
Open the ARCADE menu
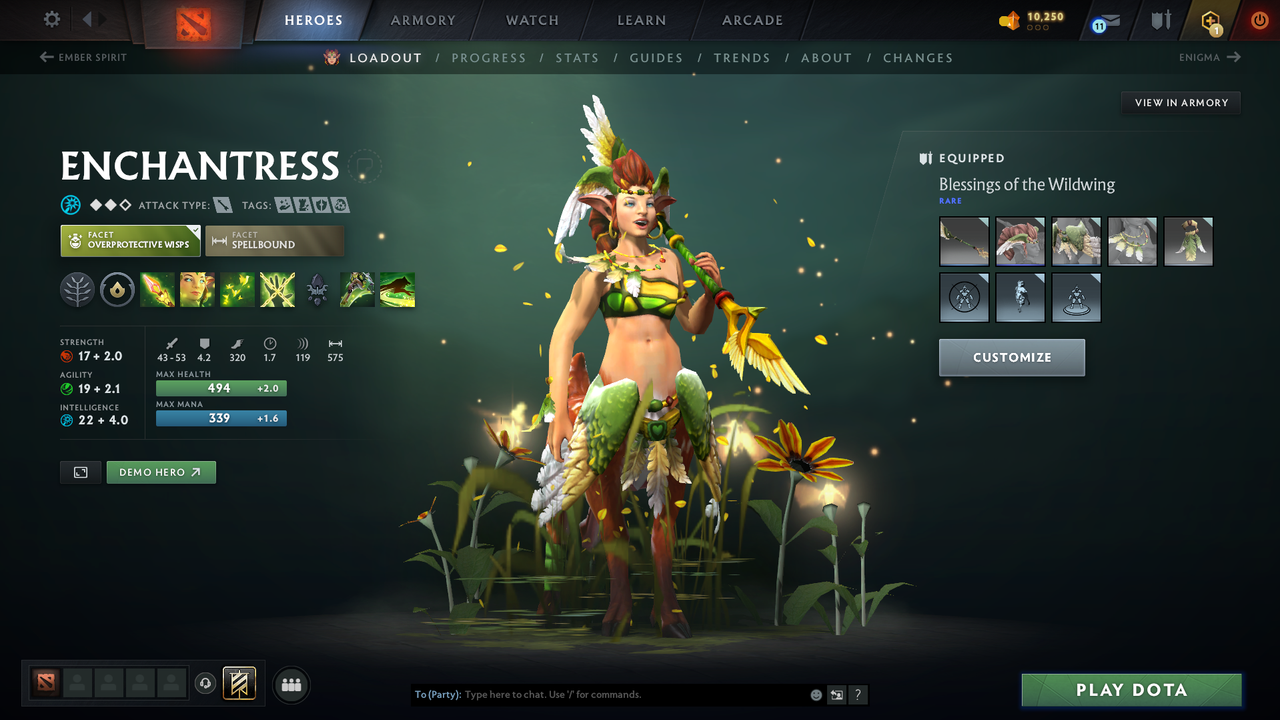tap(751, 20)
